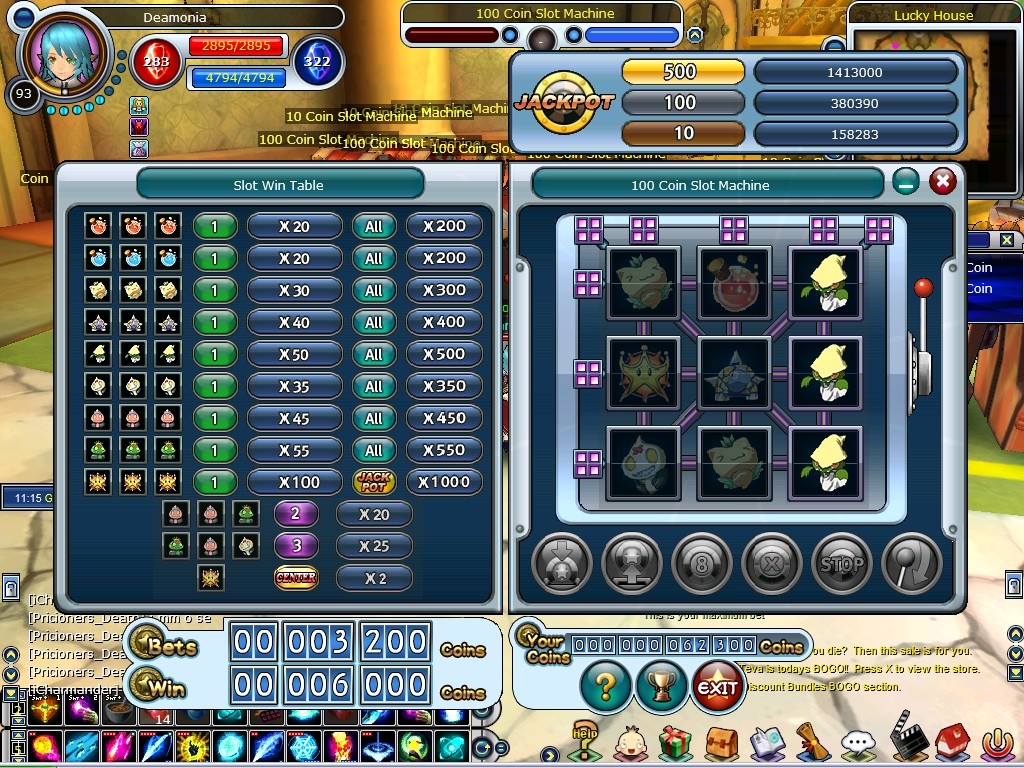
Task: Click the 8-ball round slot button
Action: click(702, 563)
